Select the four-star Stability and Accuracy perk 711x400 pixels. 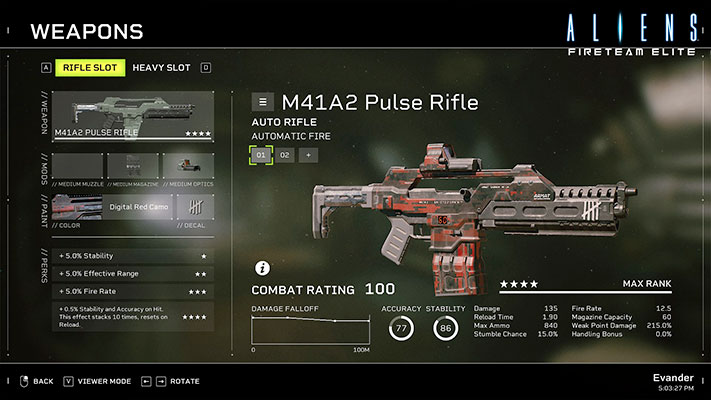click(133, 317)
